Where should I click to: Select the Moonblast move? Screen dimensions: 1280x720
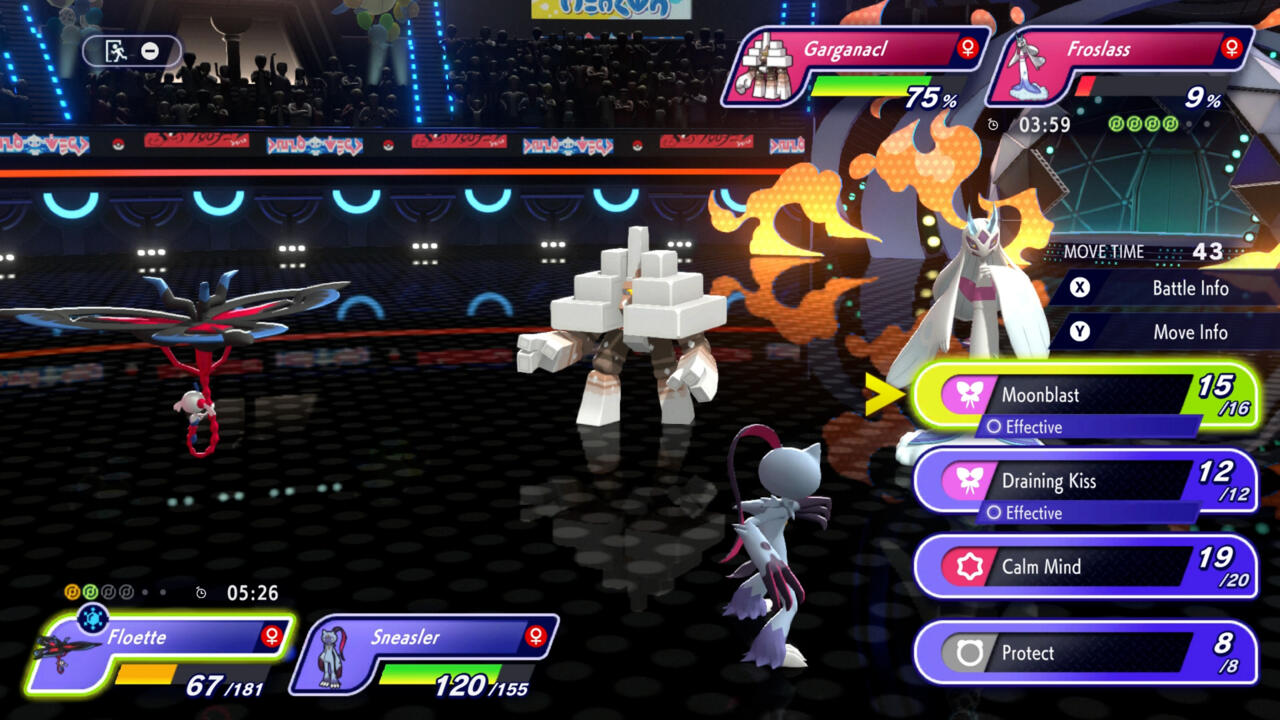tap(1085, 395)
